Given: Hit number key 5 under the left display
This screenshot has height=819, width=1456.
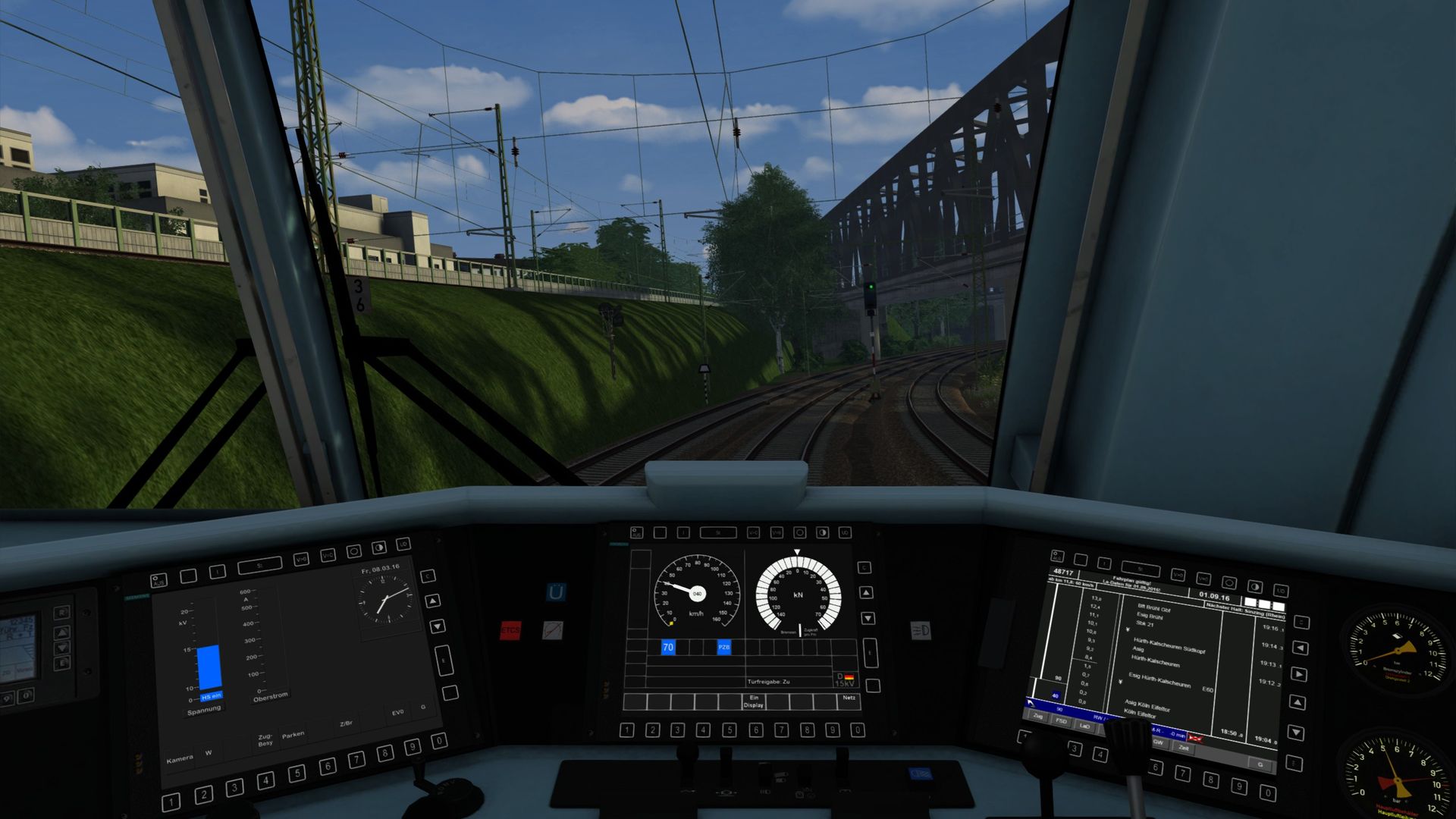Looking at the screenshot, I should (x=297, y=773).
